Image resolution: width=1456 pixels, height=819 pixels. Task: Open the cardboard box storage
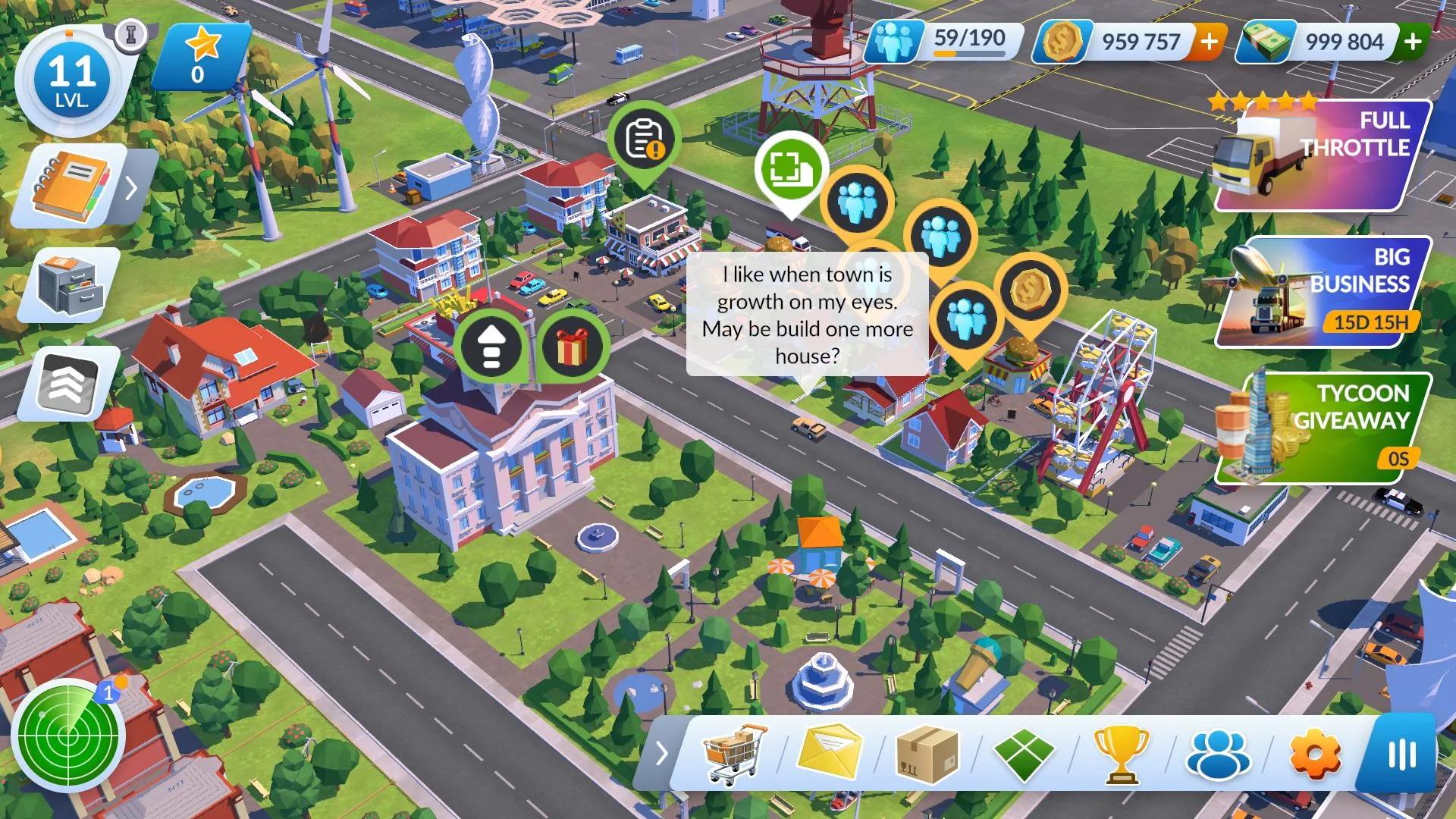pyautogui.click(x=927, y=753)
